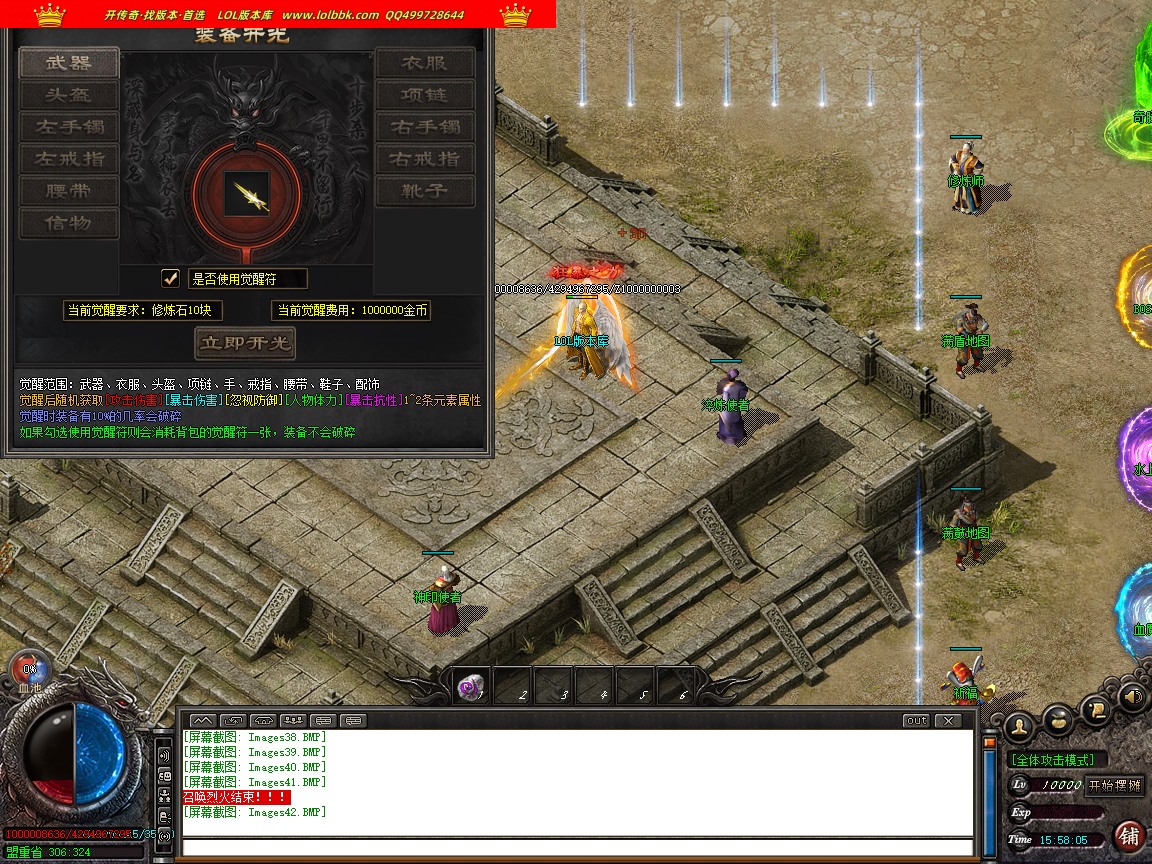Select the golden weapon in the awakening slot

coord(246,193)
